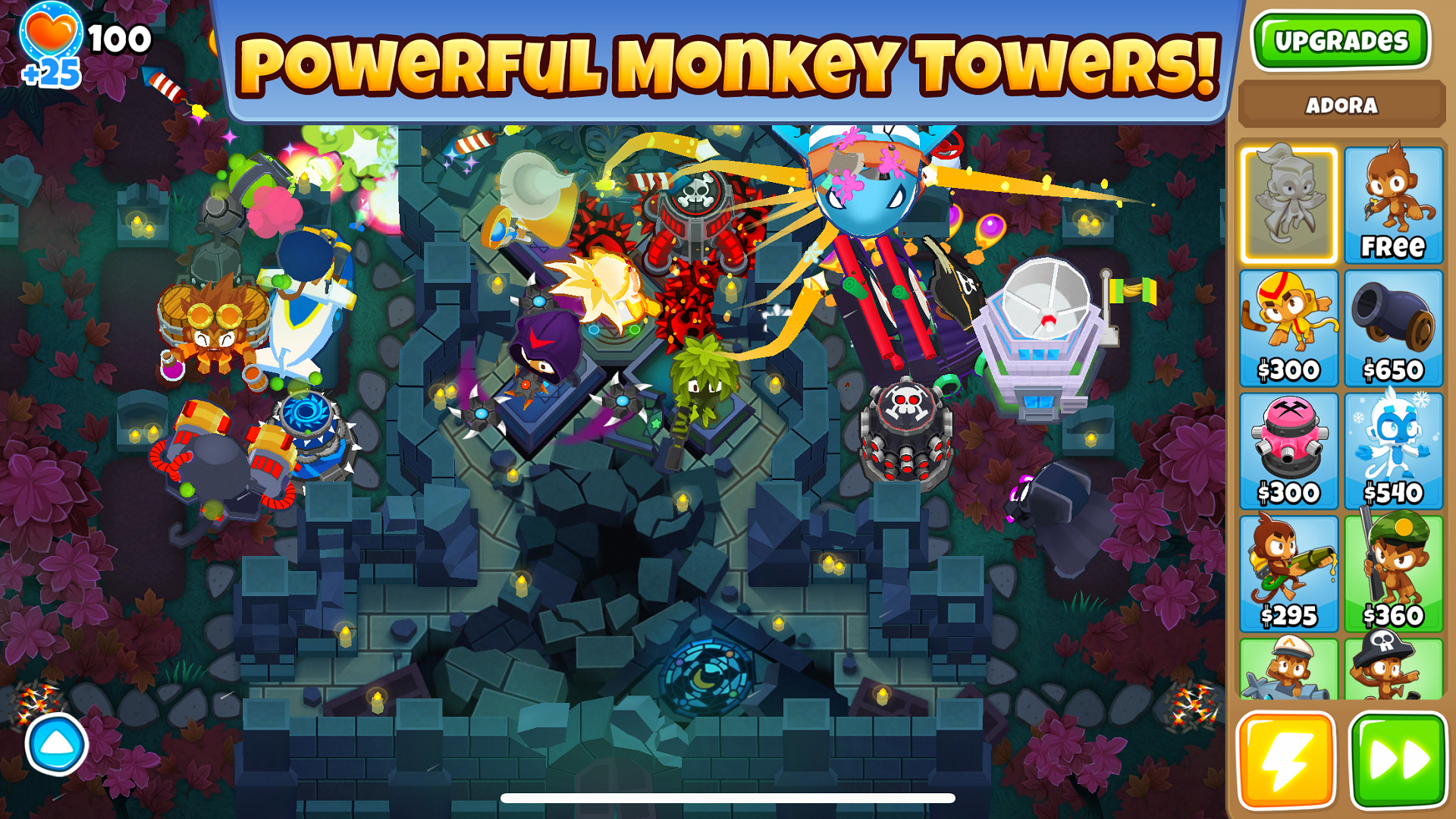Select the highlighted hero slot above the towers

(x=1288, y=205)
